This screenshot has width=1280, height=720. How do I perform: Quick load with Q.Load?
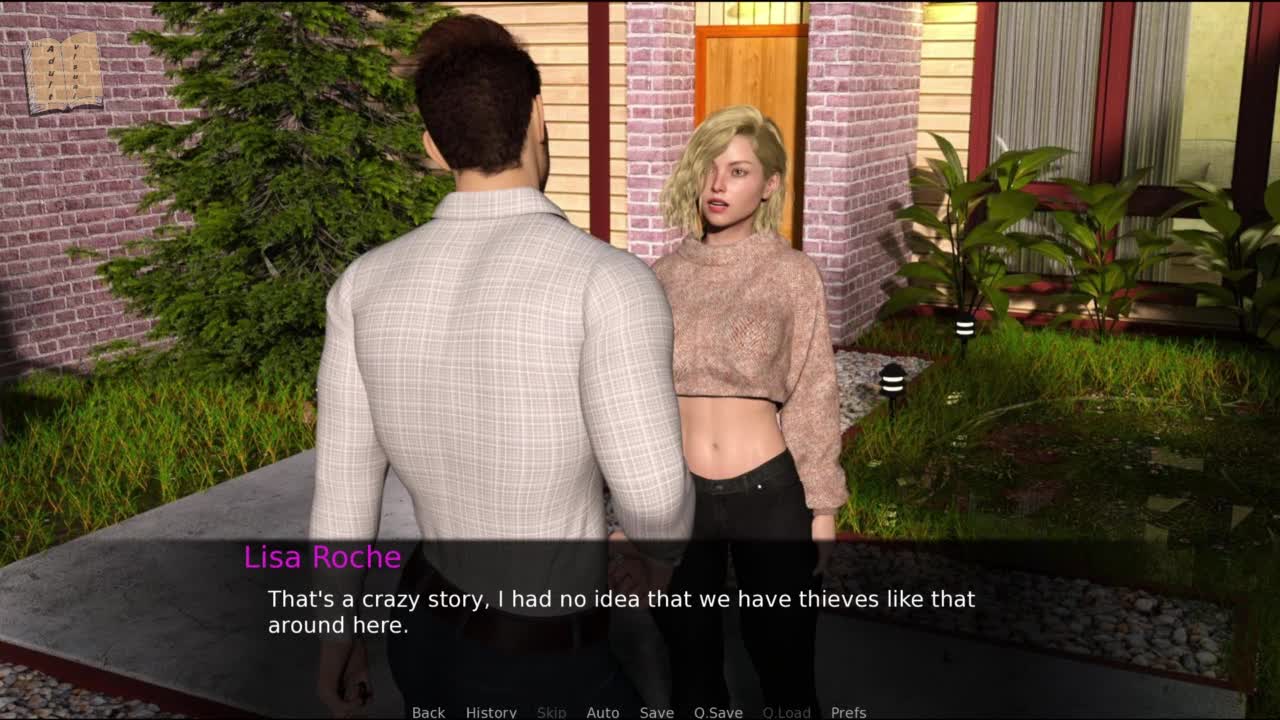point(787,712)
